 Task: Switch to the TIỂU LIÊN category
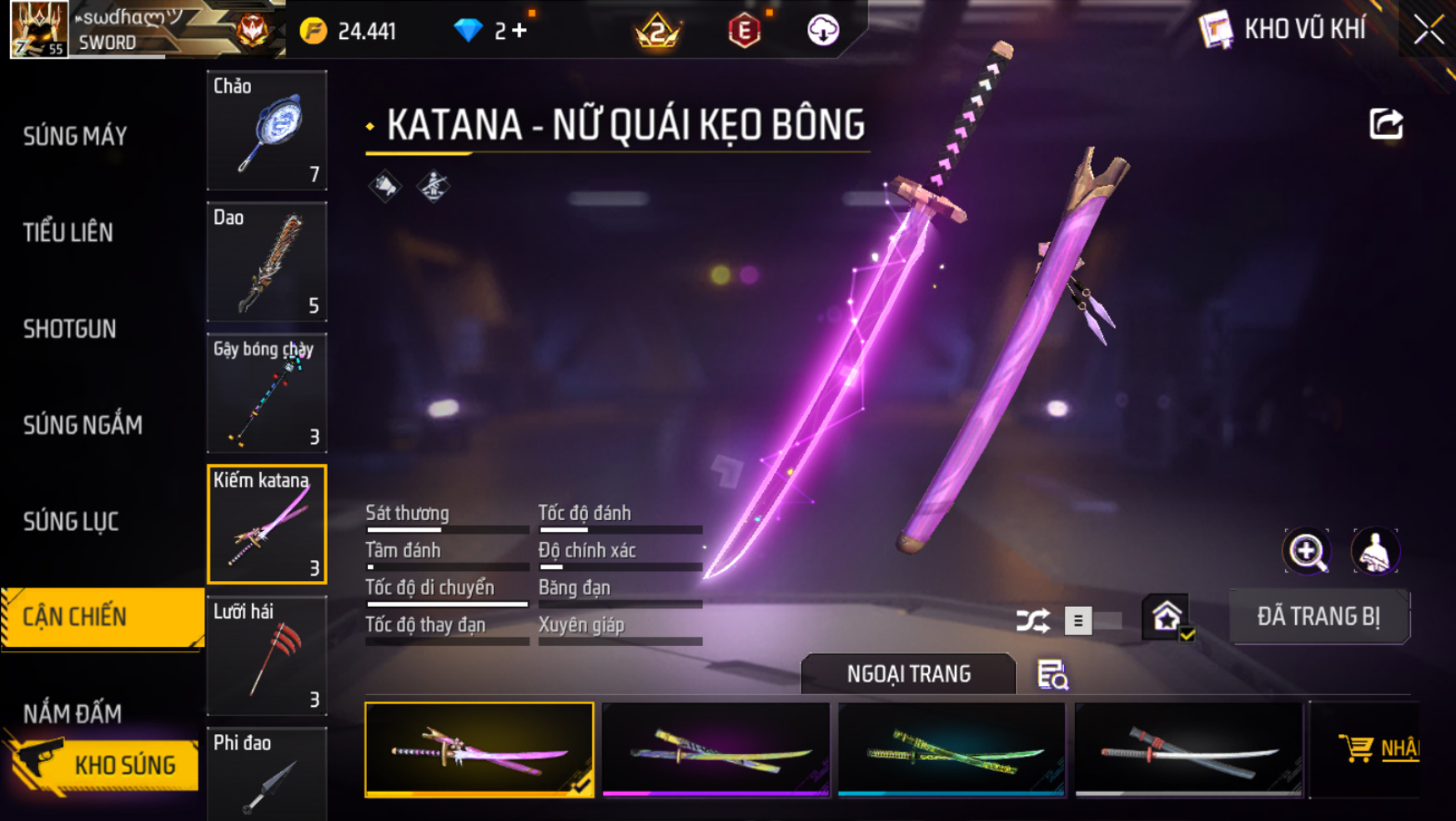click(68, 233)
